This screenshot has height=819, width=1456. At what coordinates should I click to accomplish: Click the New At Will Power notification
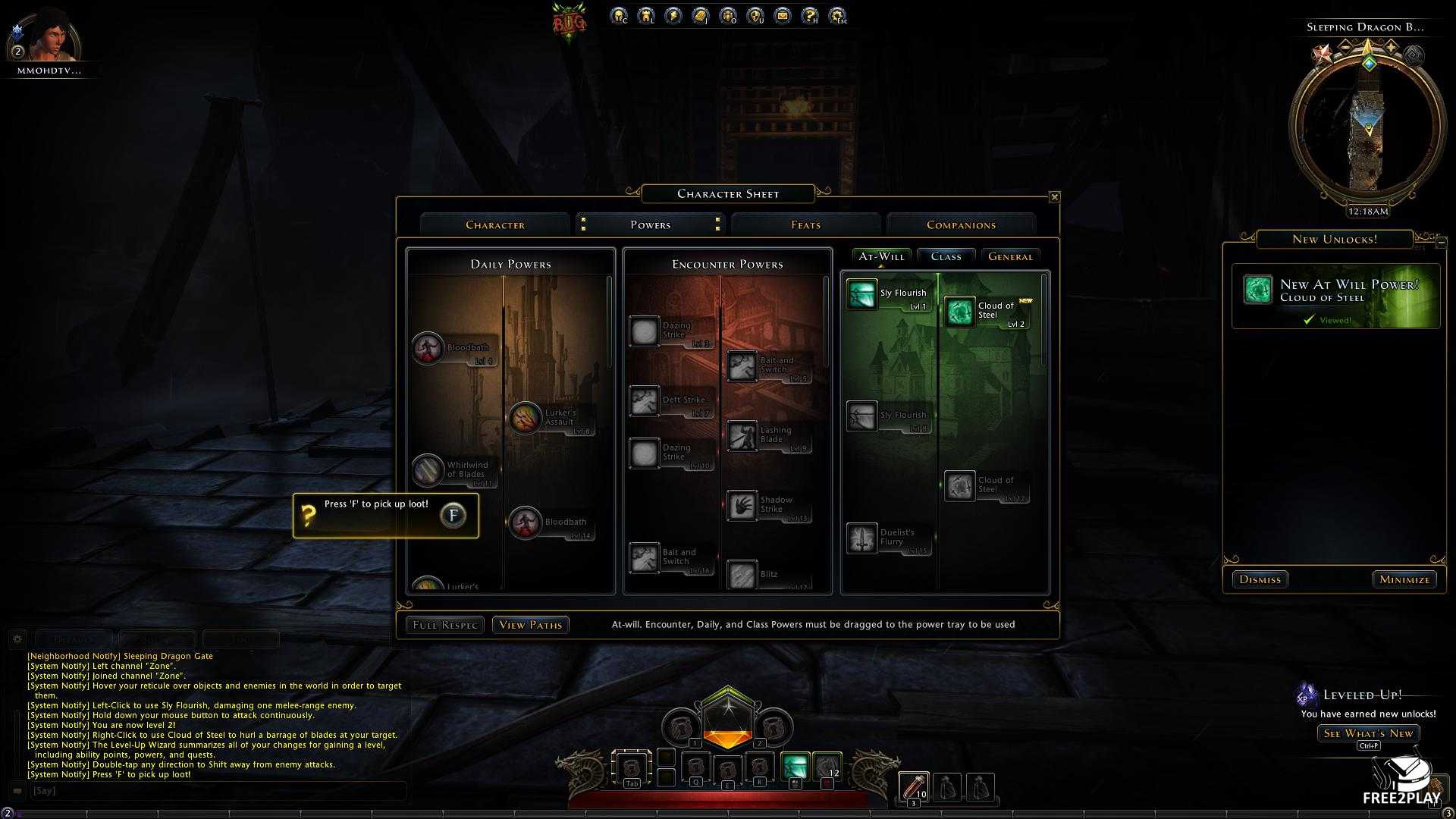point(1335,296)
